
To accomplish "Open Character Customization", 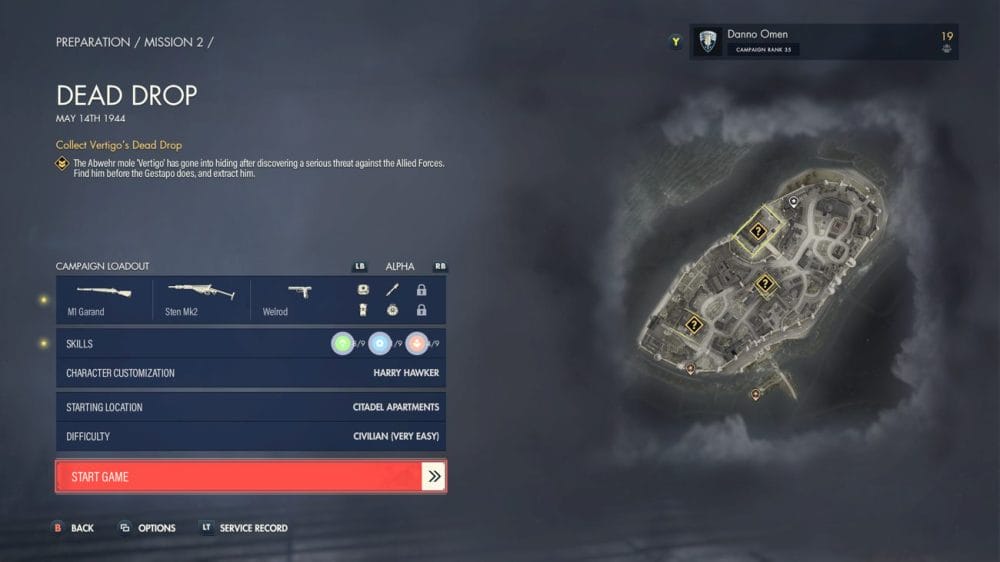I will (x=250, y=373).
